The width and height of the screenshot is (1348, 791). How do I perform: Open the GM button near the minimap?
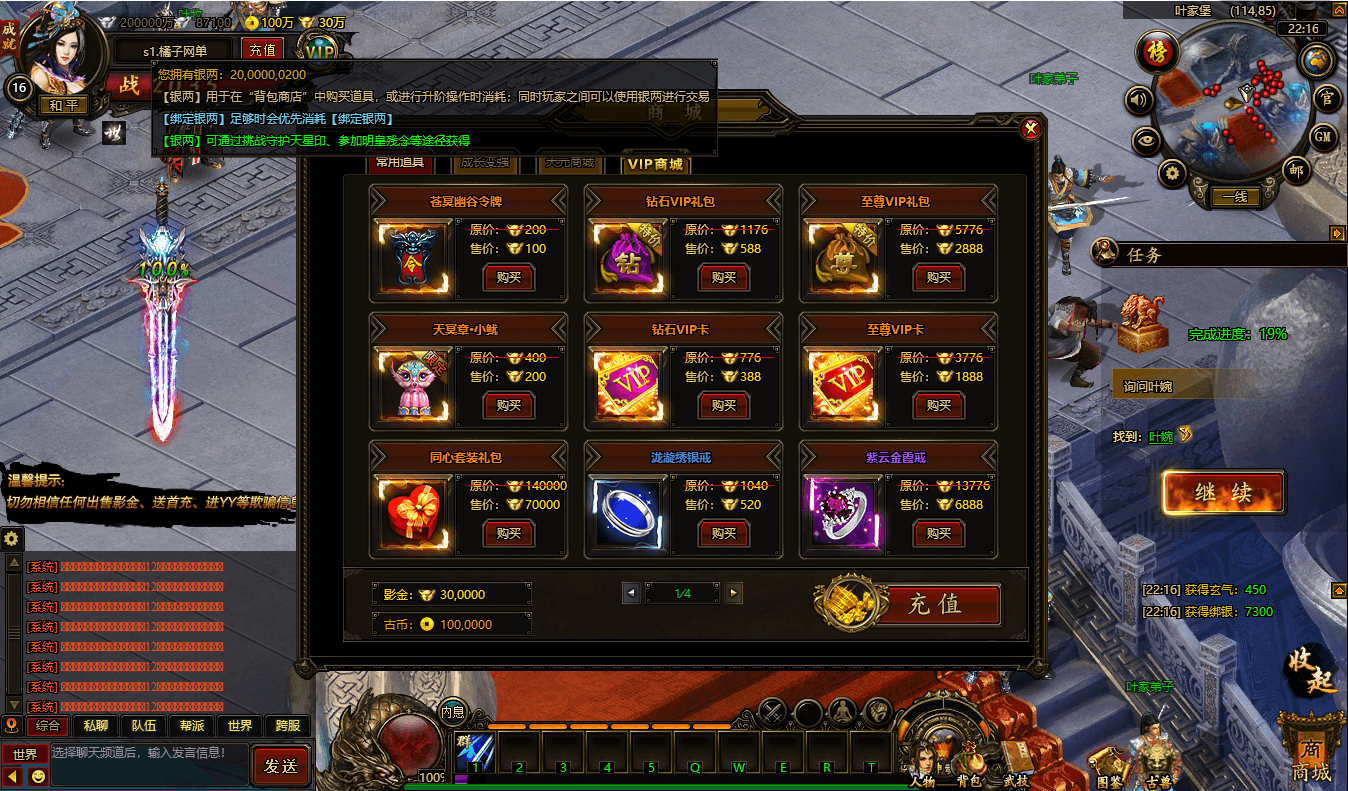coord(1322,136)
